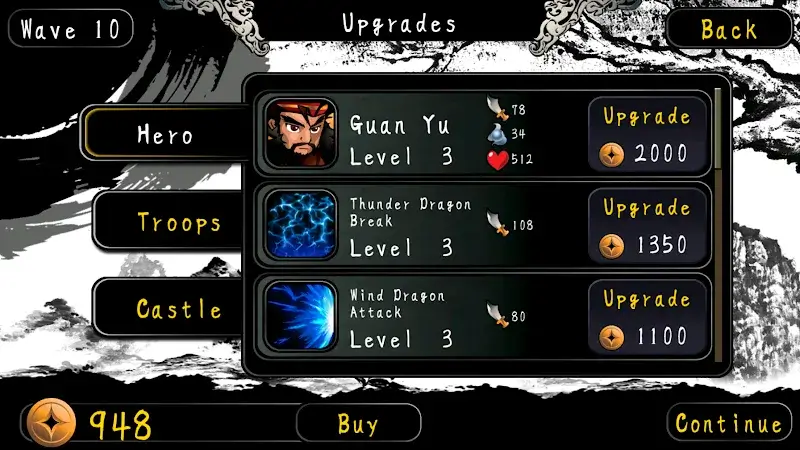The width and height of the screenshot is (800, 450).
Task: Upgrade Guan Yu for 2000 coins
Action: (647, 134)
